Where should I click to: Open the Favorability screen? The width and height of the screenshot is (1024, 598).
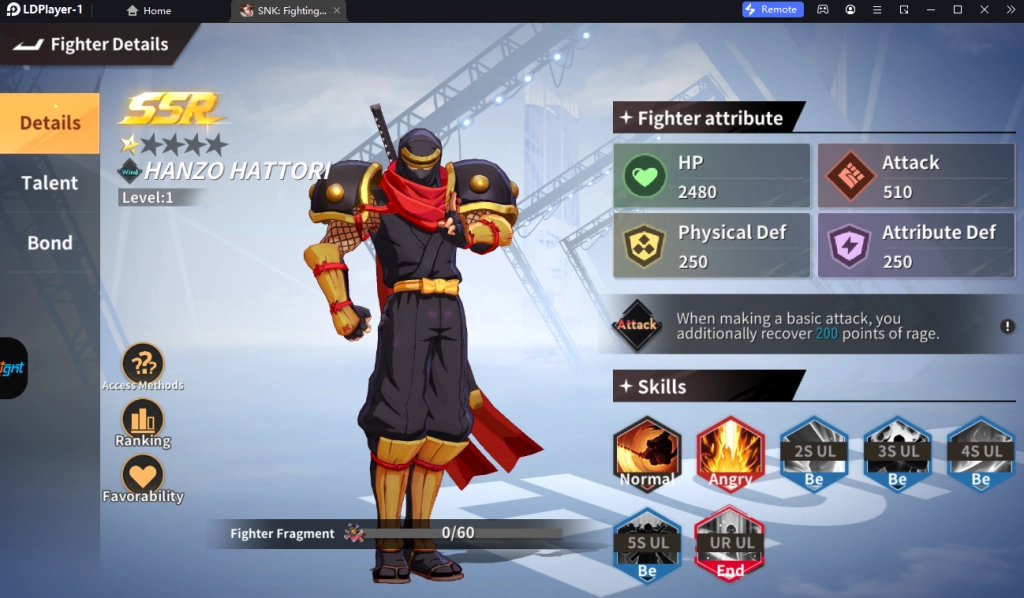click(143, 478)
